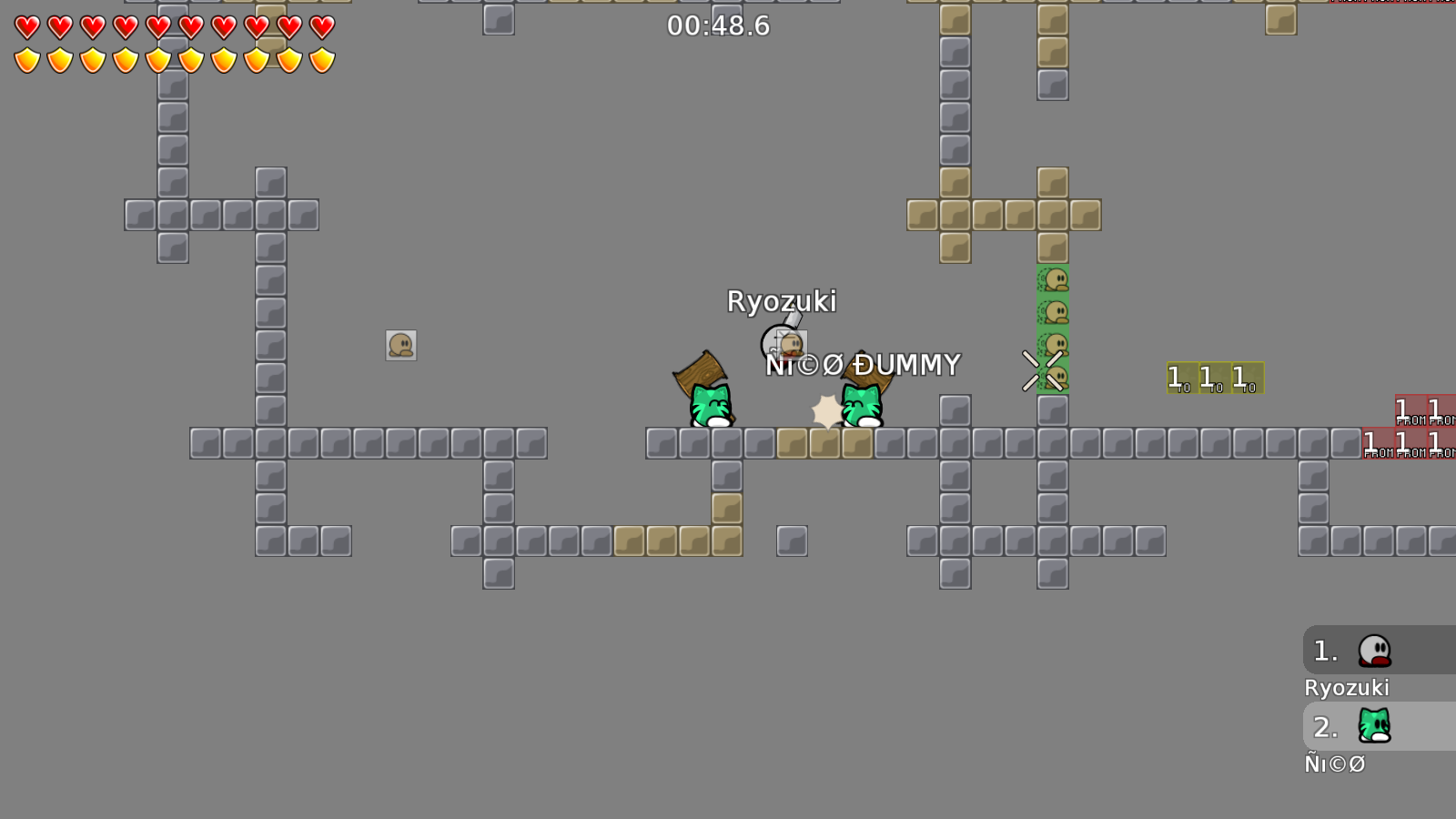
Task: Select the leftmost yellow shield armor icon
Action: pos(25,59)
